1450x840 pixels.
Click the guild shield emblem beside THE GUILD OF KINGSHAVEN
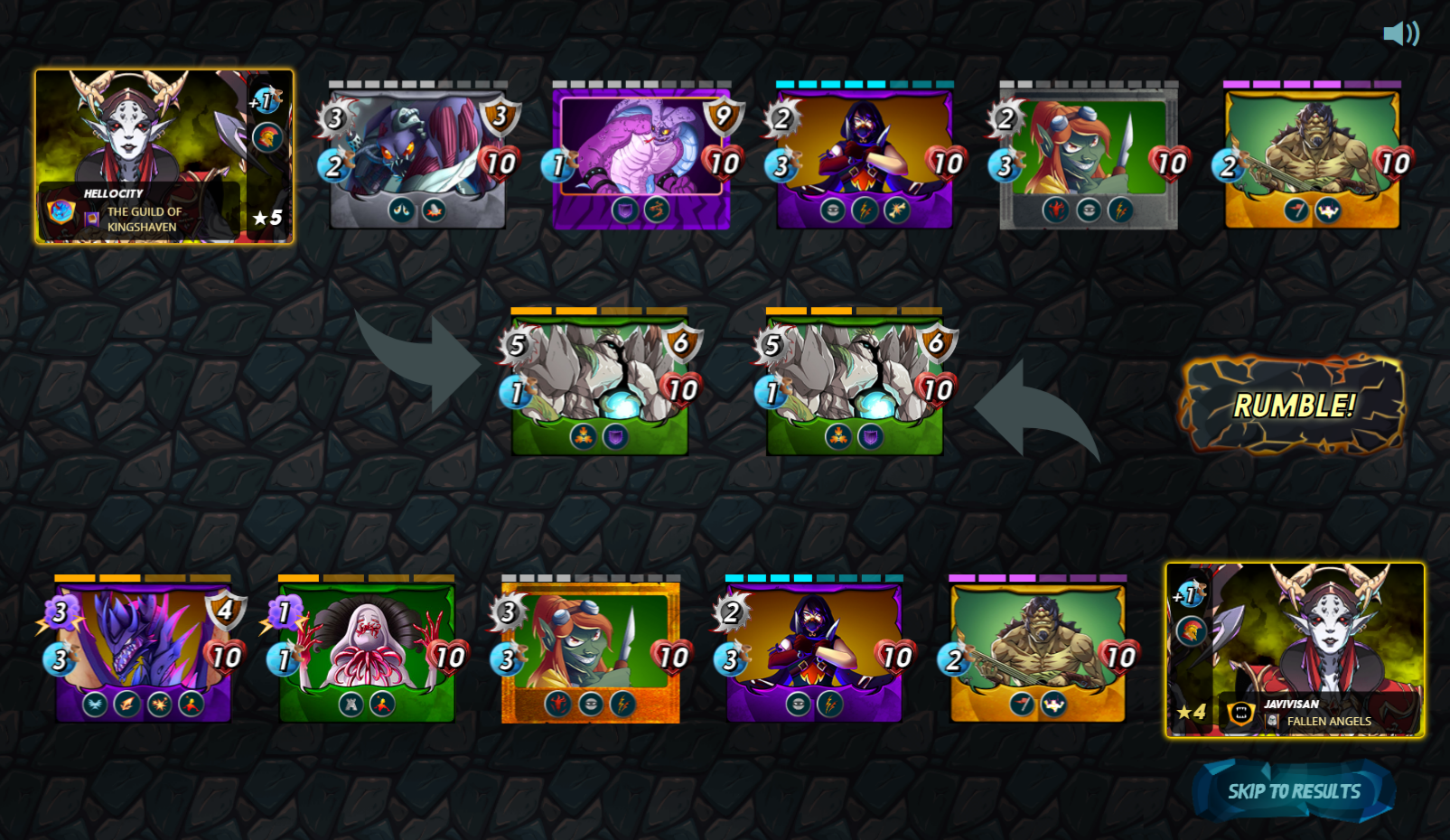[60, 211]
